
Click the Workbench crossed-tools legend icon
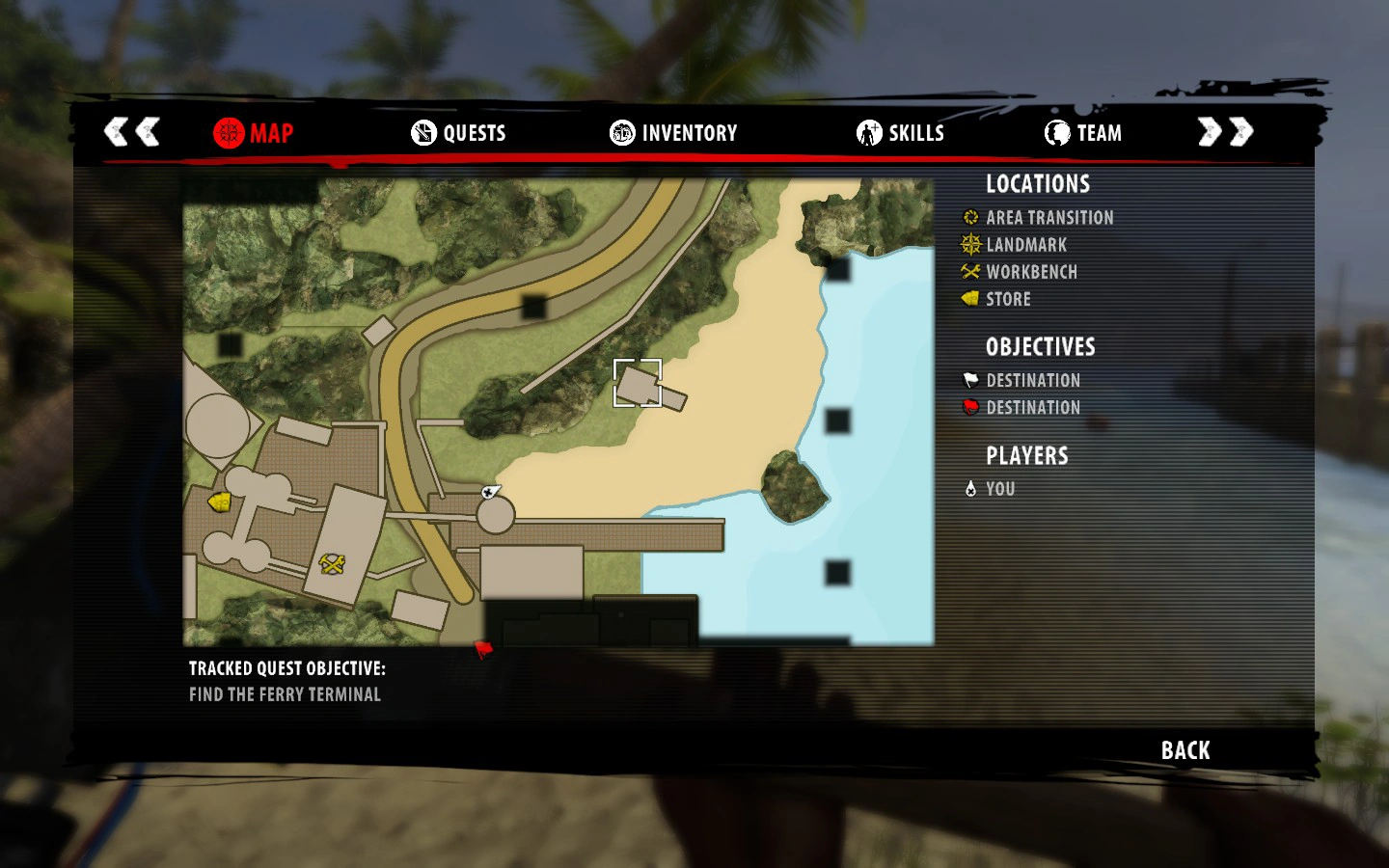969,271
